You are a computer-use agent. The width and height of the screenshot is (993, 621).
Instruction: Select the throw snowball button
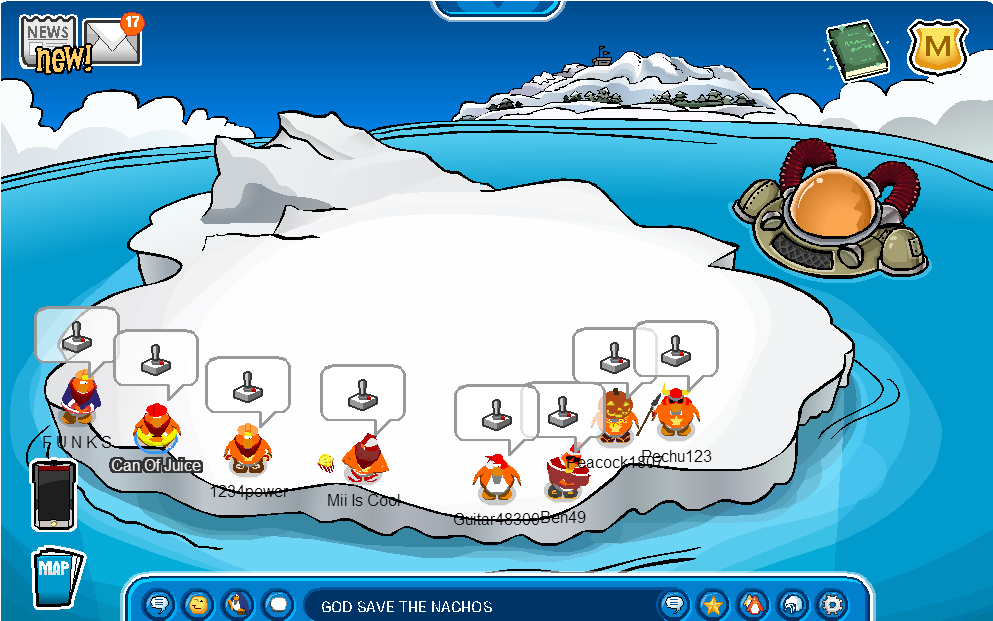point(278,604)
